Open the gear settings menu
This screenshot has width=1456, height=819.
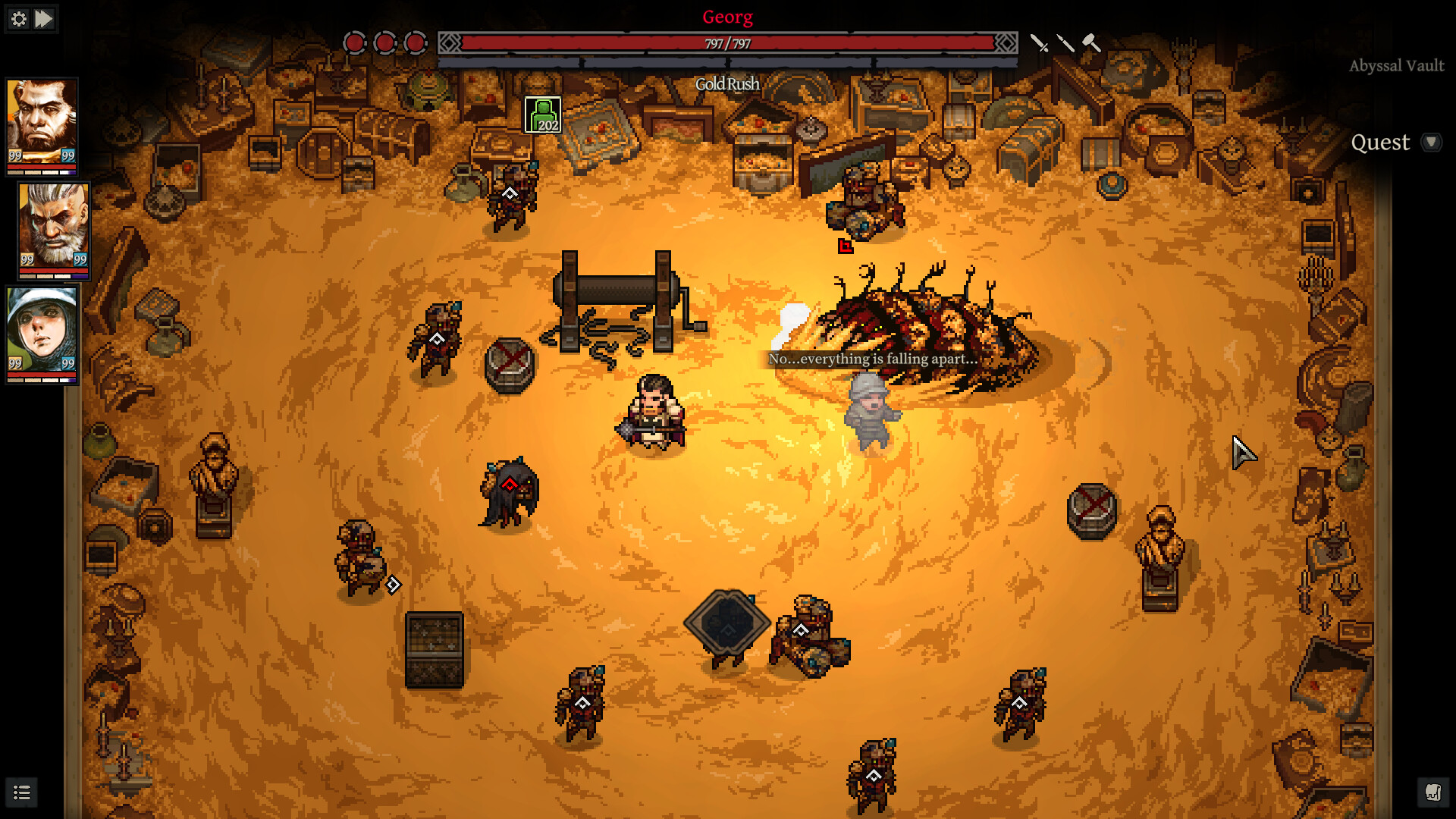coord(19,19)
